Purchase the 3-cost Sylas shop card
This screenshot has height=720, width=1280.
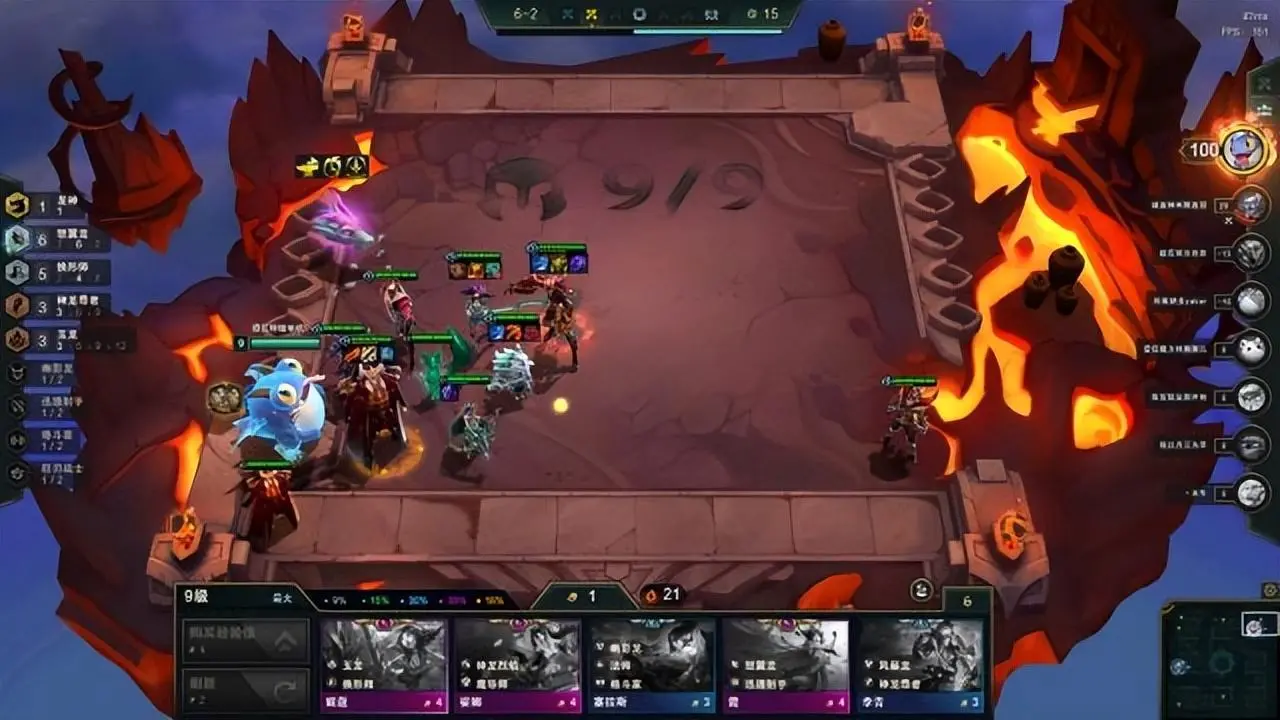point(651,663)
